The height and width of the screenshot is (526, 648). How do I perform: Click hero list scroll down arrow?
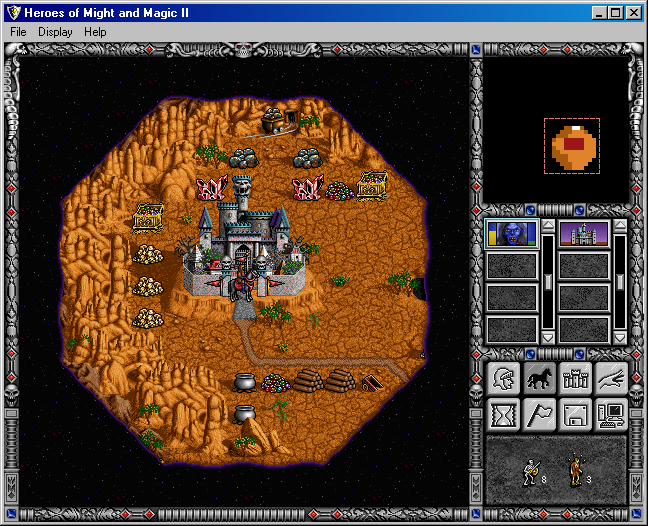point(548,338)
